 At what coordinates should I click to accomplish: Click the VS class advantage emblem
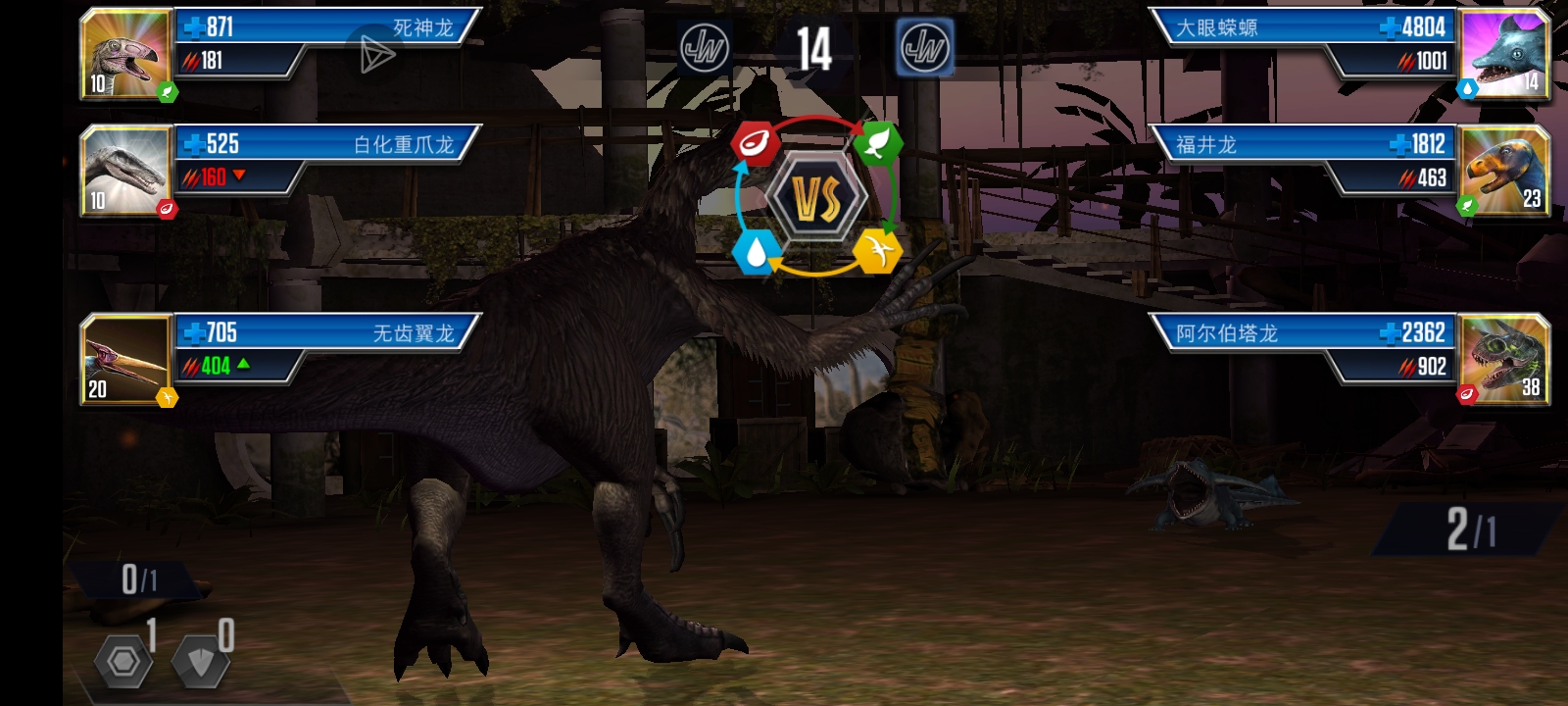coord(816,199)
